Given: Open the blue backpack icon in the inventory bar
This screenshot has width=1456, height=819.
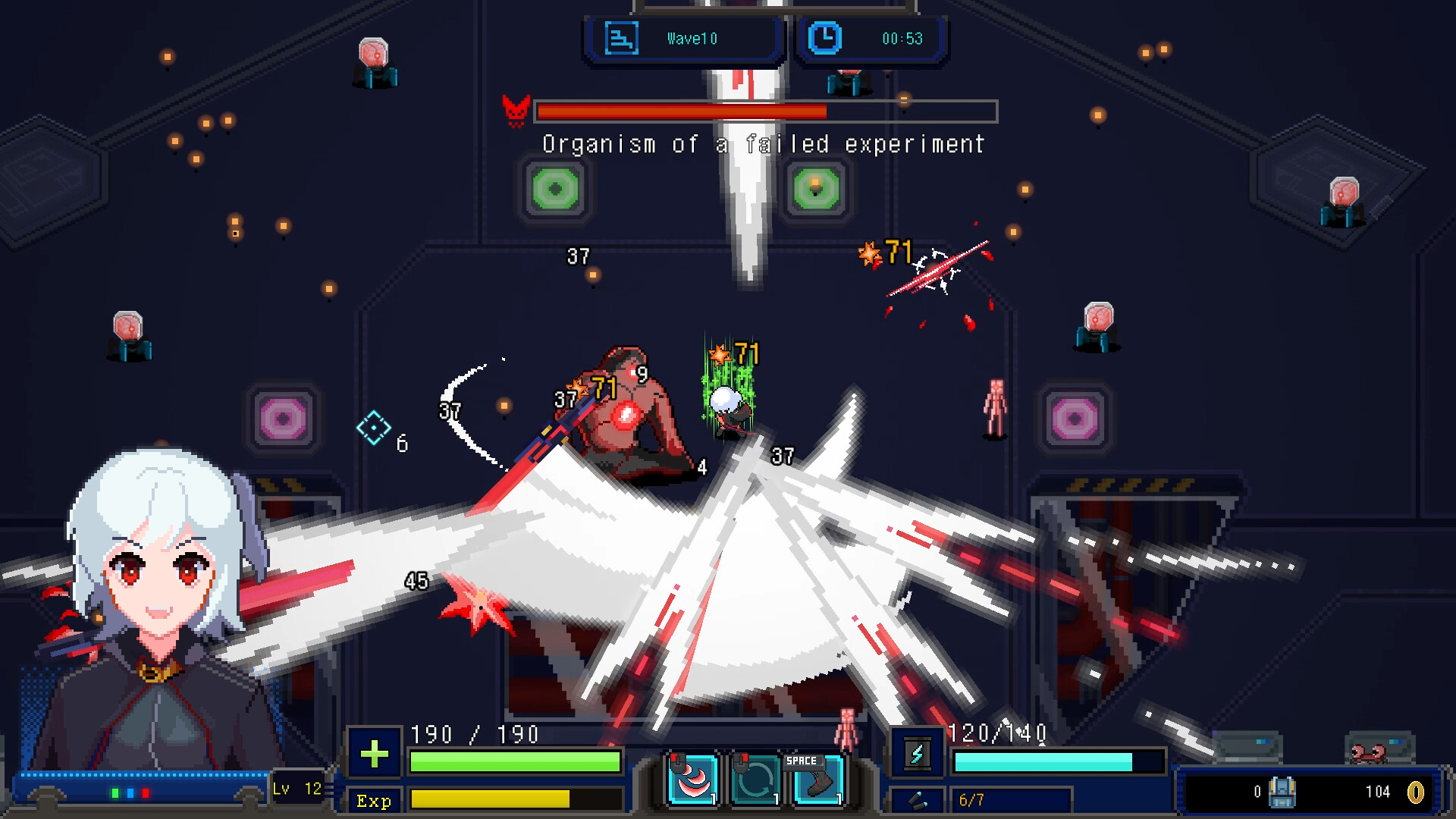Looking at the screenshot, I should (1282, 792).
